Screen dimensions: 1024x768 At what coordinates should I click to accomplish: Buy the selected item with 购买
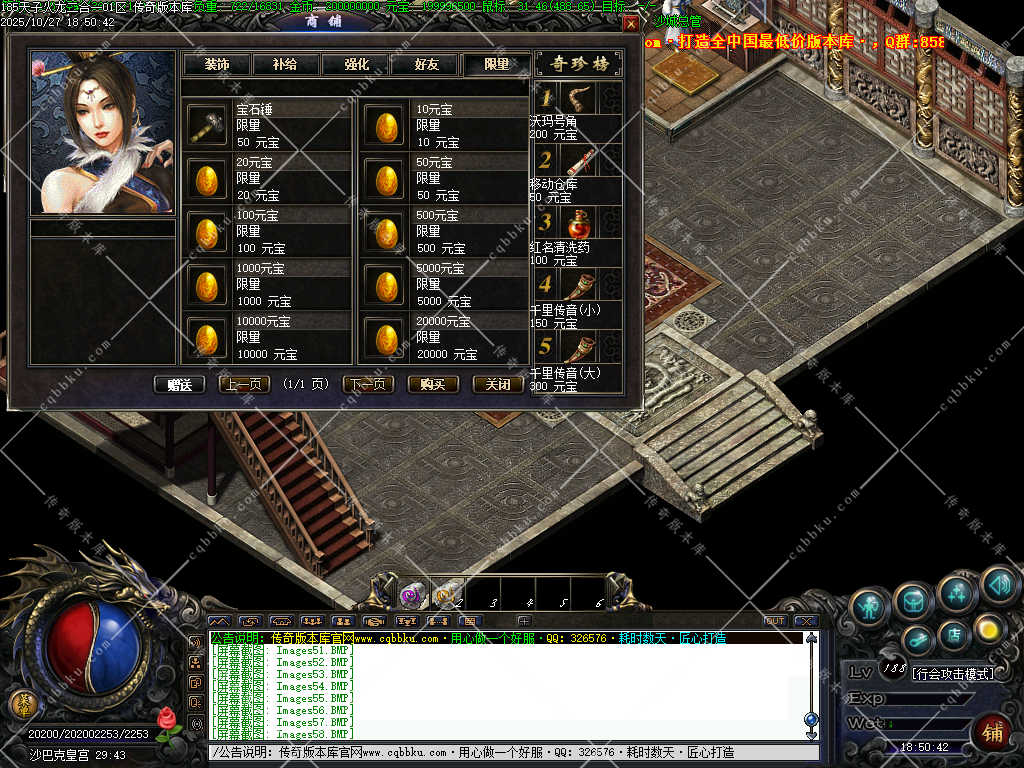[x=433, y=384]
